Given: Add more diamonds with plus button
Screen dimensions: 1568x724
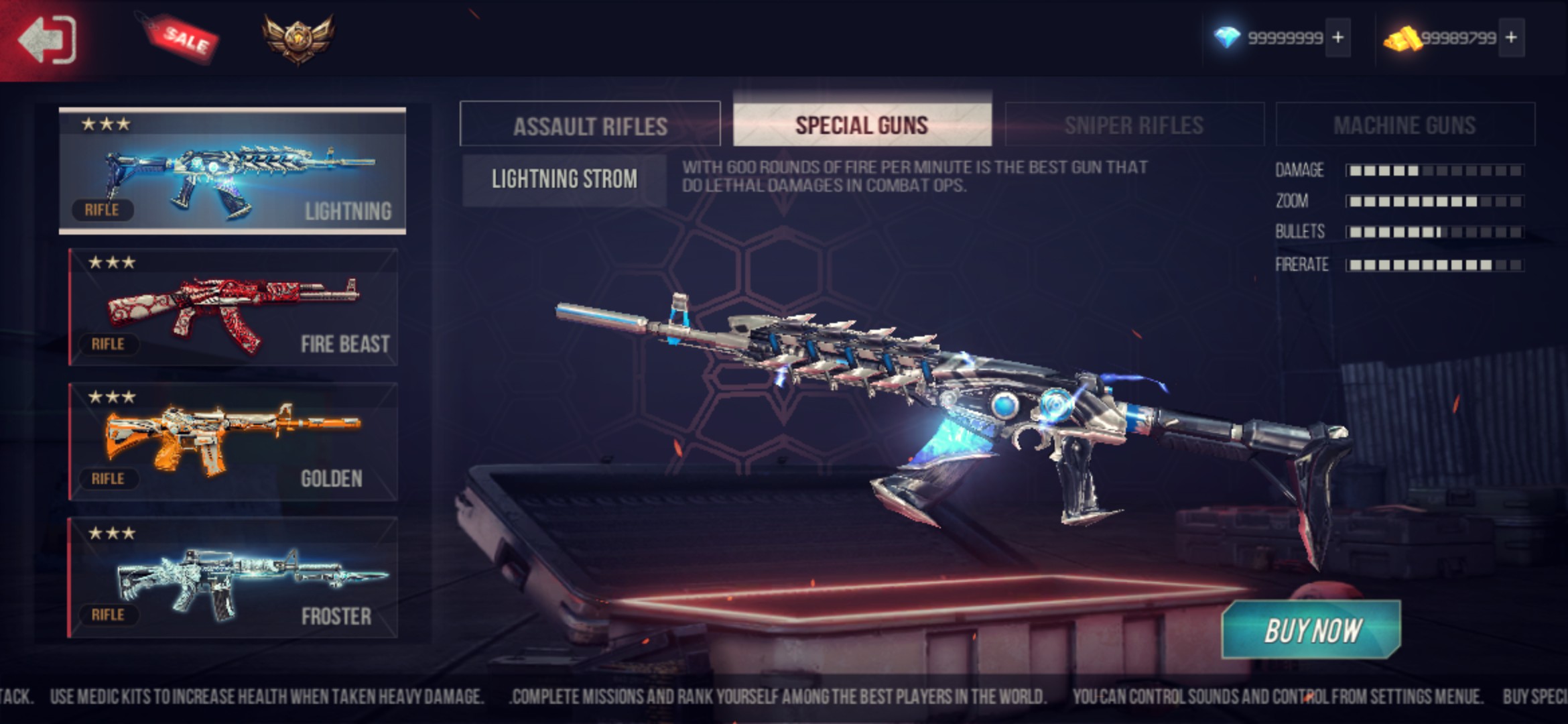Looking at the screenshot, I should 1337,38.
